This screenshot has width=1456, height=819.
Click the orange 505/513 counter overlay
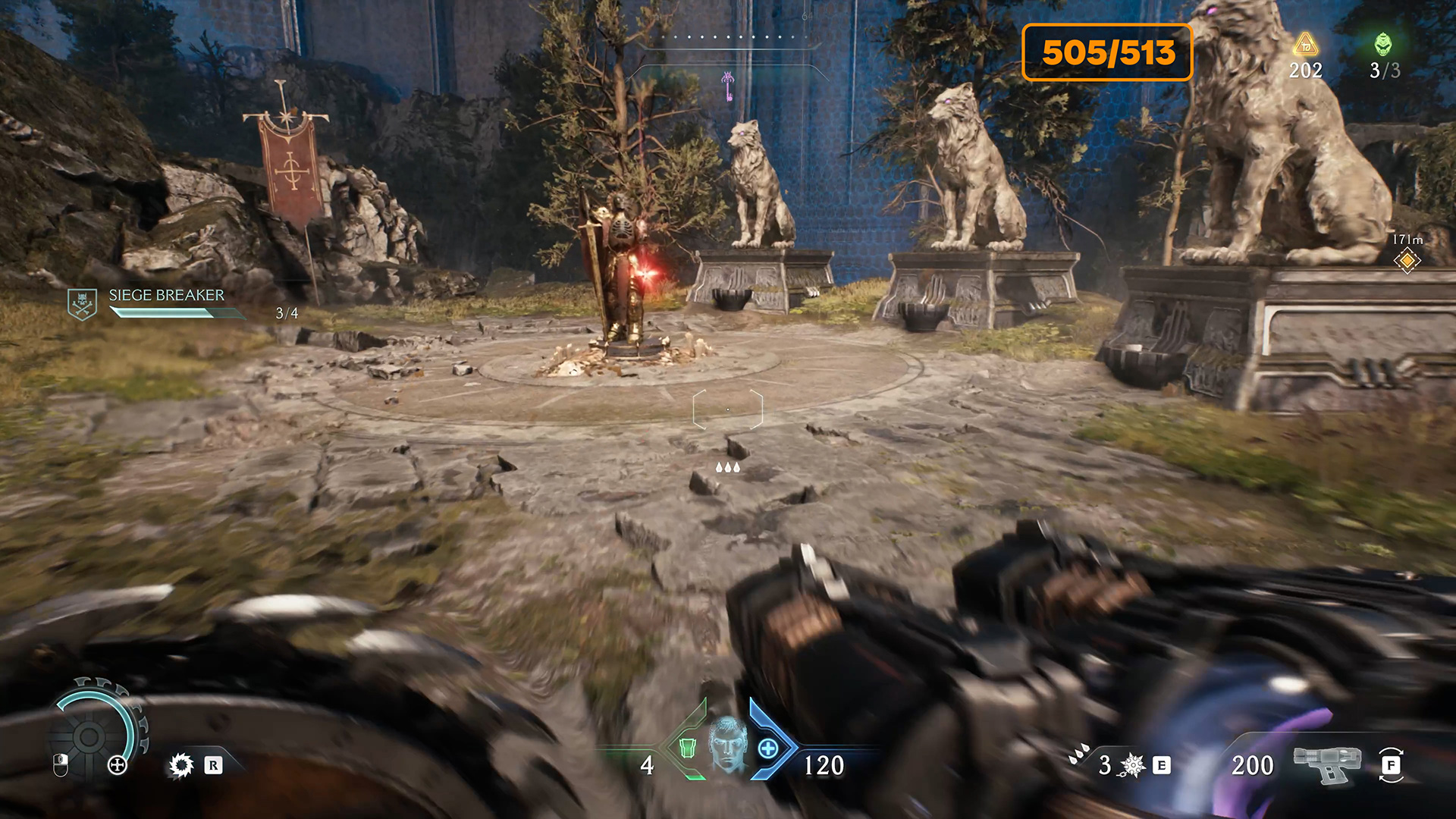[1107, 52]
